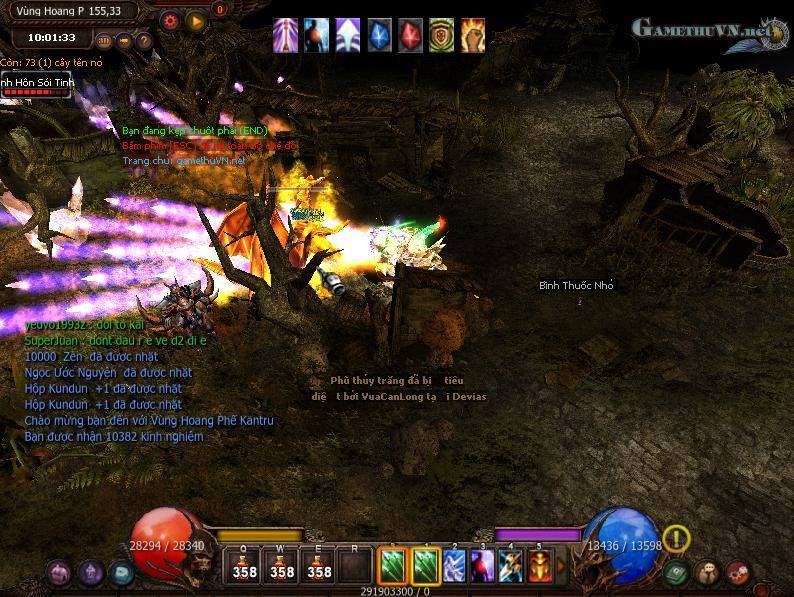The width and height of the screenshot is (794, 597).
Task: Activate the blue lightning skill in slot 2
Action: [x=454, y=566]
